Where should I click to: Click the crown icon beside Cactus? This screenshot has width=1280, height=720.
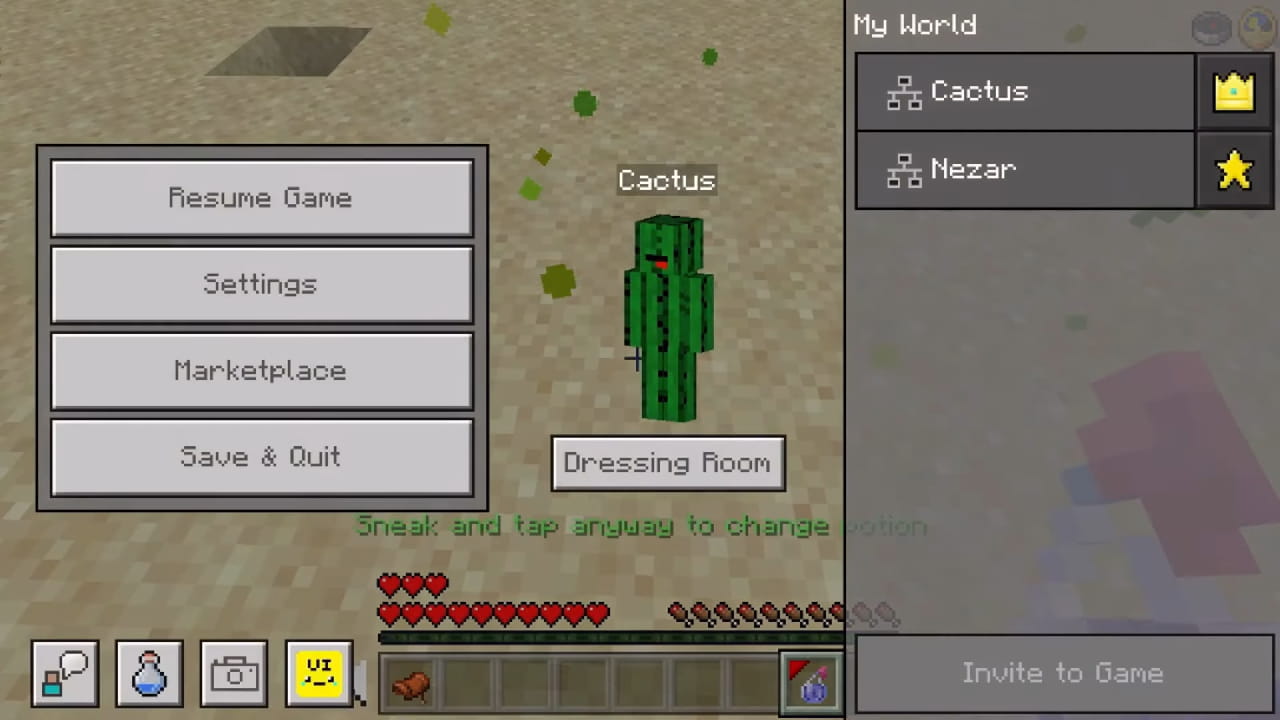[1234, 92]
